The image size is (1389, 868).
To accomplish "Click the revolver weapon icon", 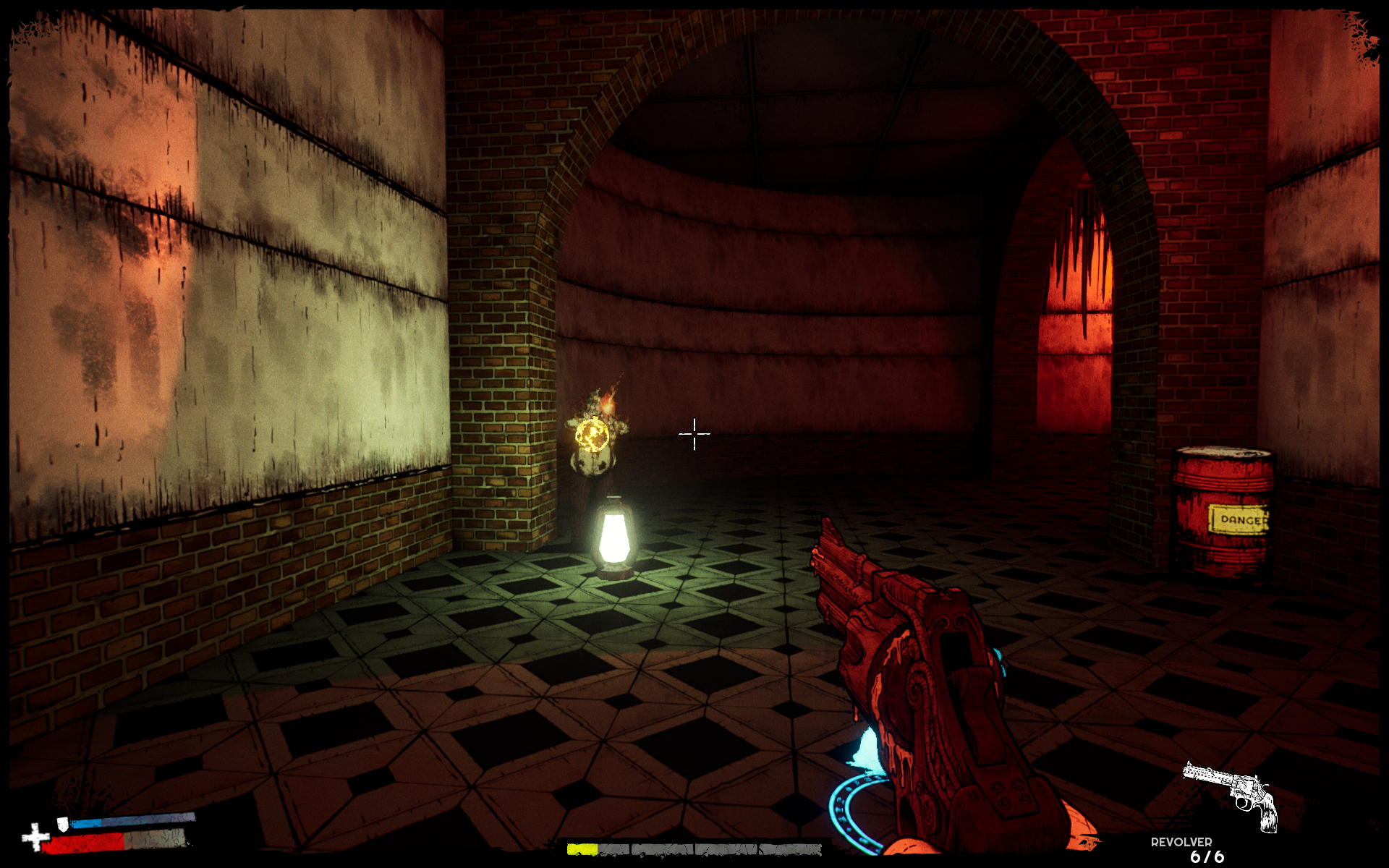I will click(1231, 795).
